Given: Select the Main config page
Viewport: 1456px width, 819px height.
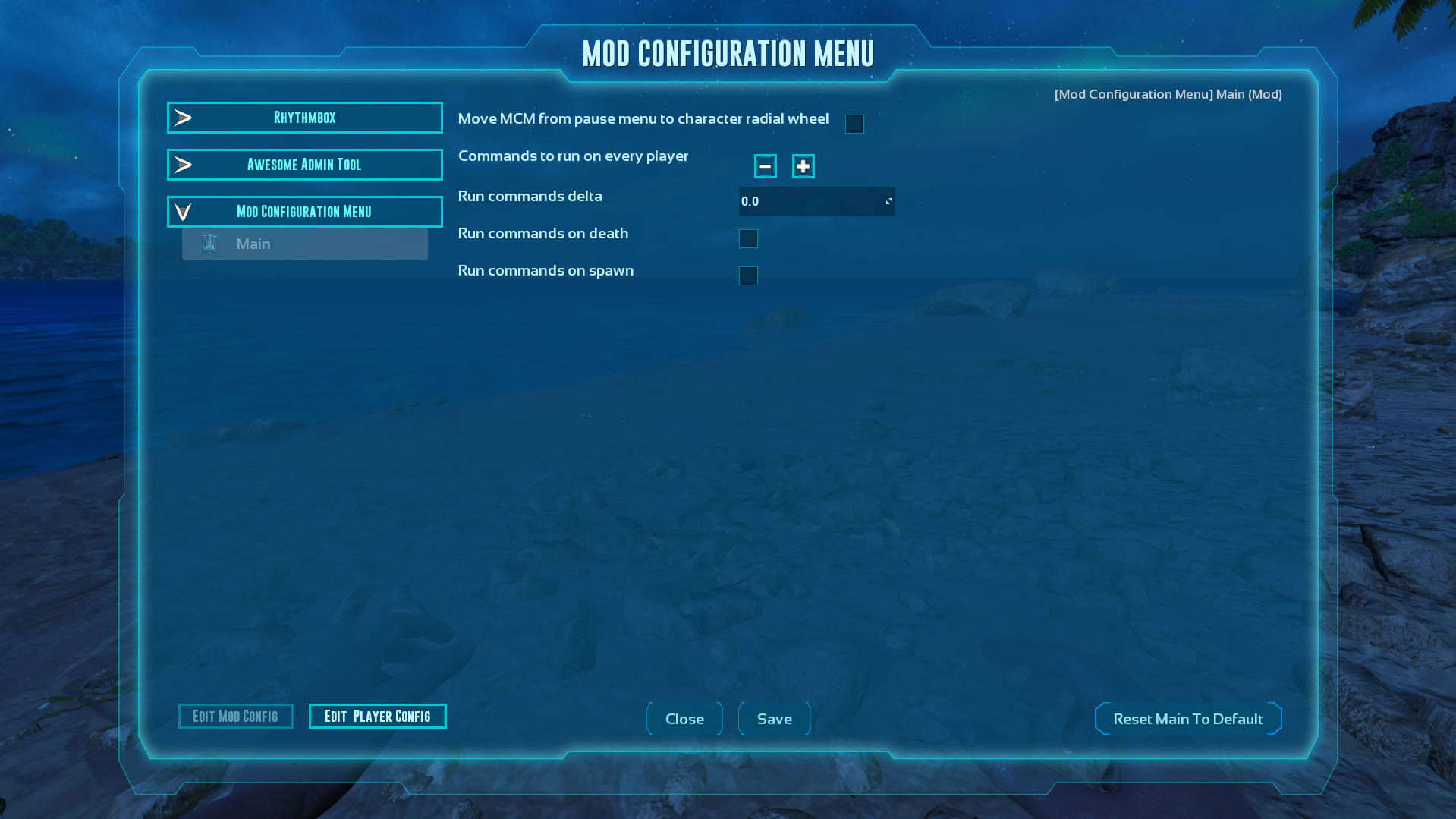Looking at the screenshot, I should (304, 244).
